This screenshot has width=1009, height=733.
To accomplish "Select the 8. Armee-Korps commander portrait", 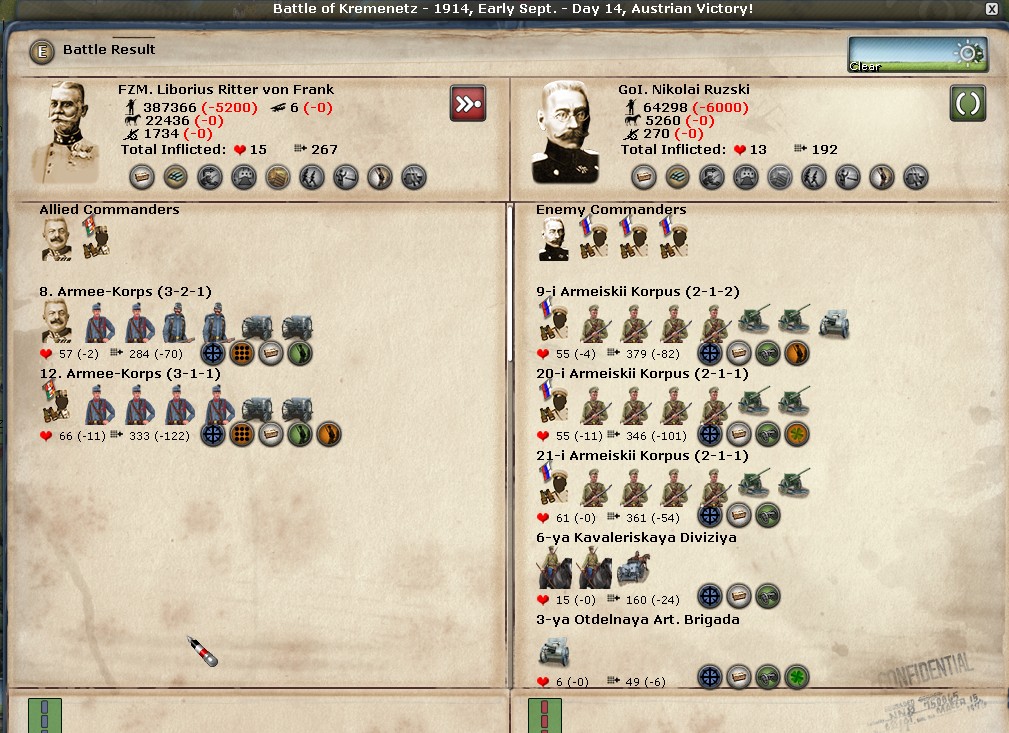I will click(57, 322).
